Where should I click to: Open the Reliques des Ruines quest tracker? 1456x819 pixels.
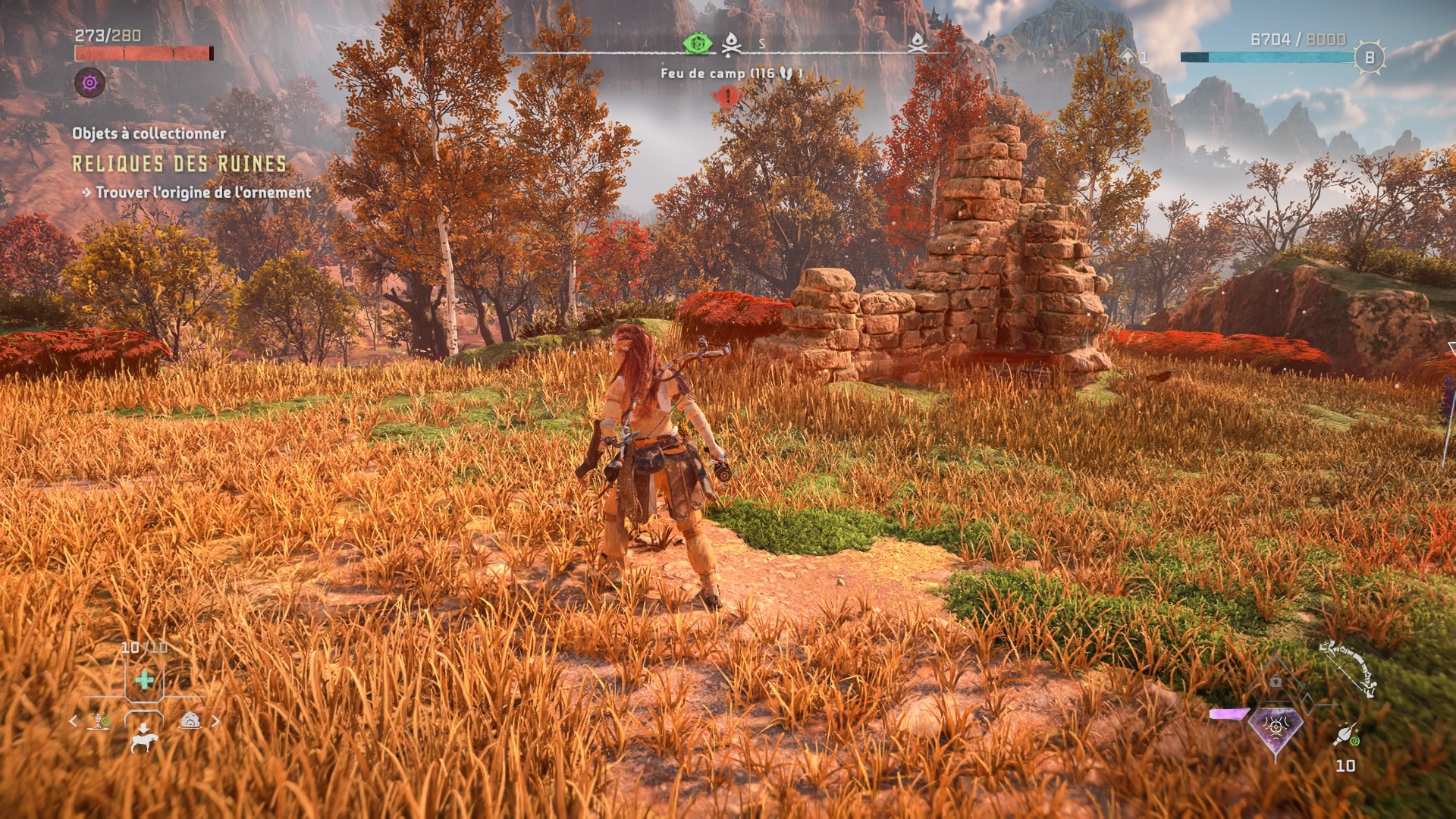[180, 165]
